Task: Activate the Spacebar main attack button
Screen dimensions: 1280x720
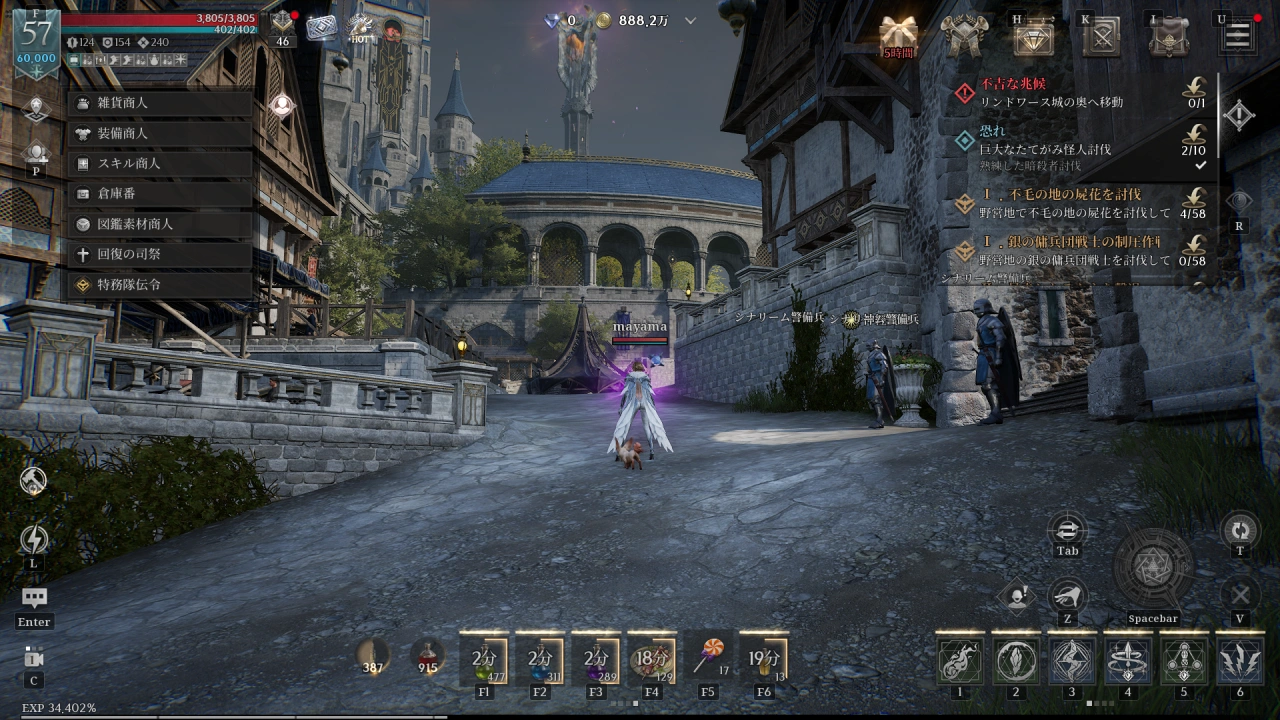Action: pos(1153,567)
